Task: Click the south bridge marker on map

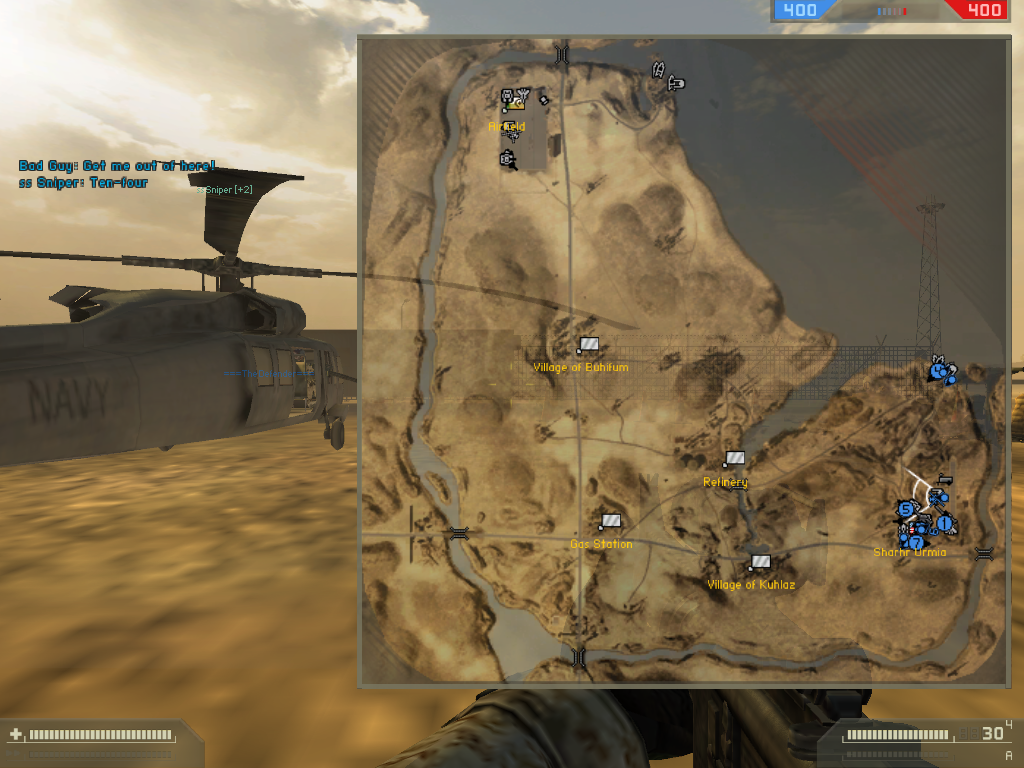Action: coord(578,657)
